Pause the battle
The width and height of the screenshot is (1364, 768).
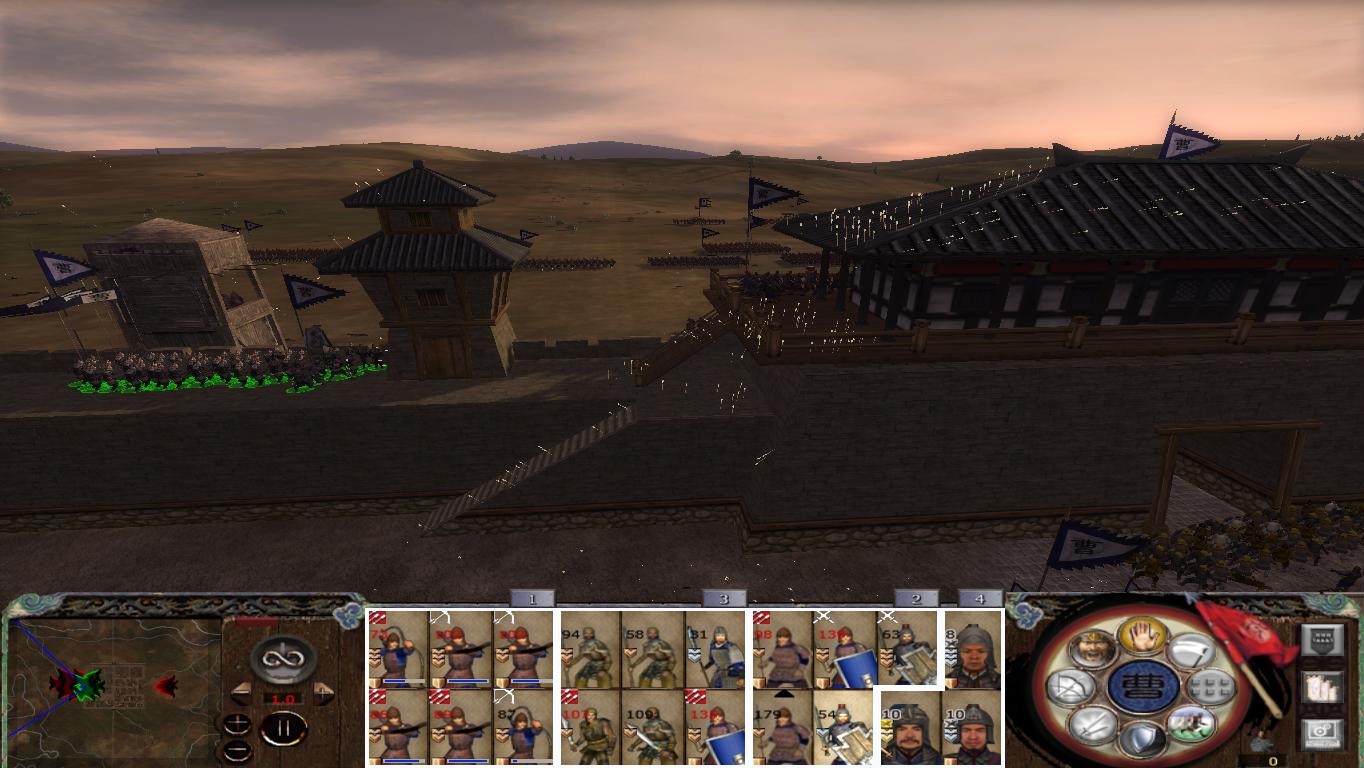click(282, 727)
